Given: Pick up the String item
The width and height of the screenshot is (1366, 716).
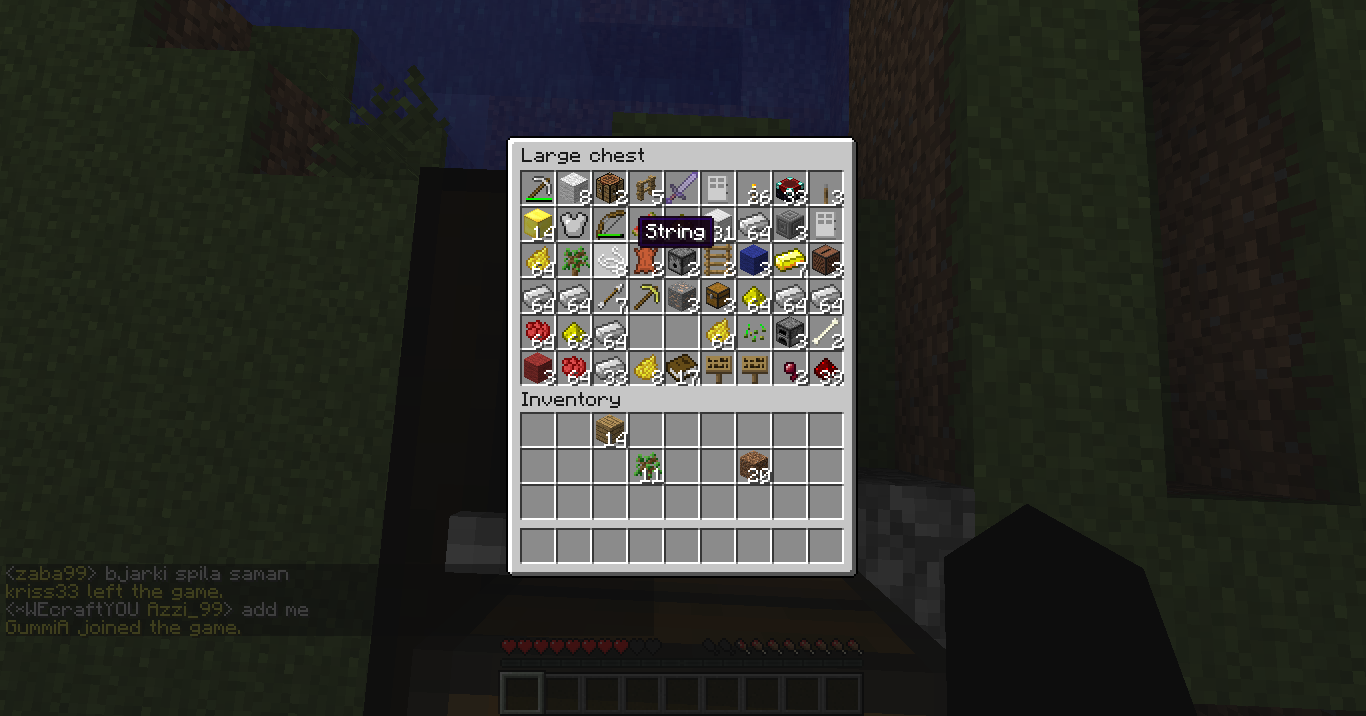Looking at the screenshot, I should point(610,261).
